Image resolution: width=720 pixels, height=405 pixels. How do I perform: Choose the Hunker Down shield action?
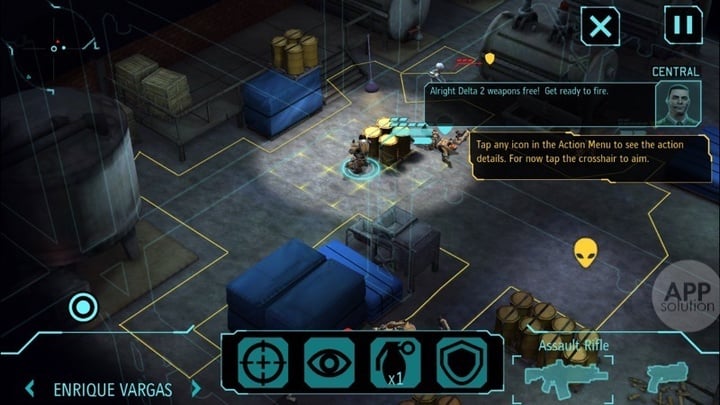point(461,363)
